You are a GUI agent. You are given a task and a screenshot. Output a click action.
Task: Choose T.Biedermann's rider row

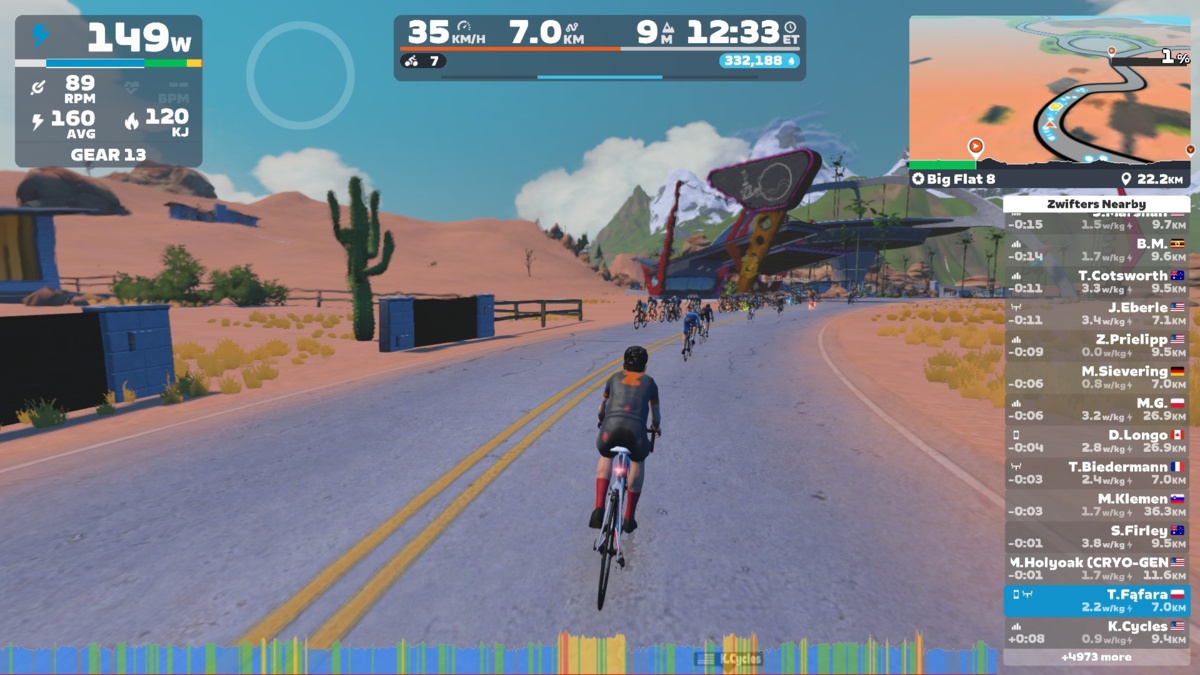pyautogui.click(x=1097, y=474)
